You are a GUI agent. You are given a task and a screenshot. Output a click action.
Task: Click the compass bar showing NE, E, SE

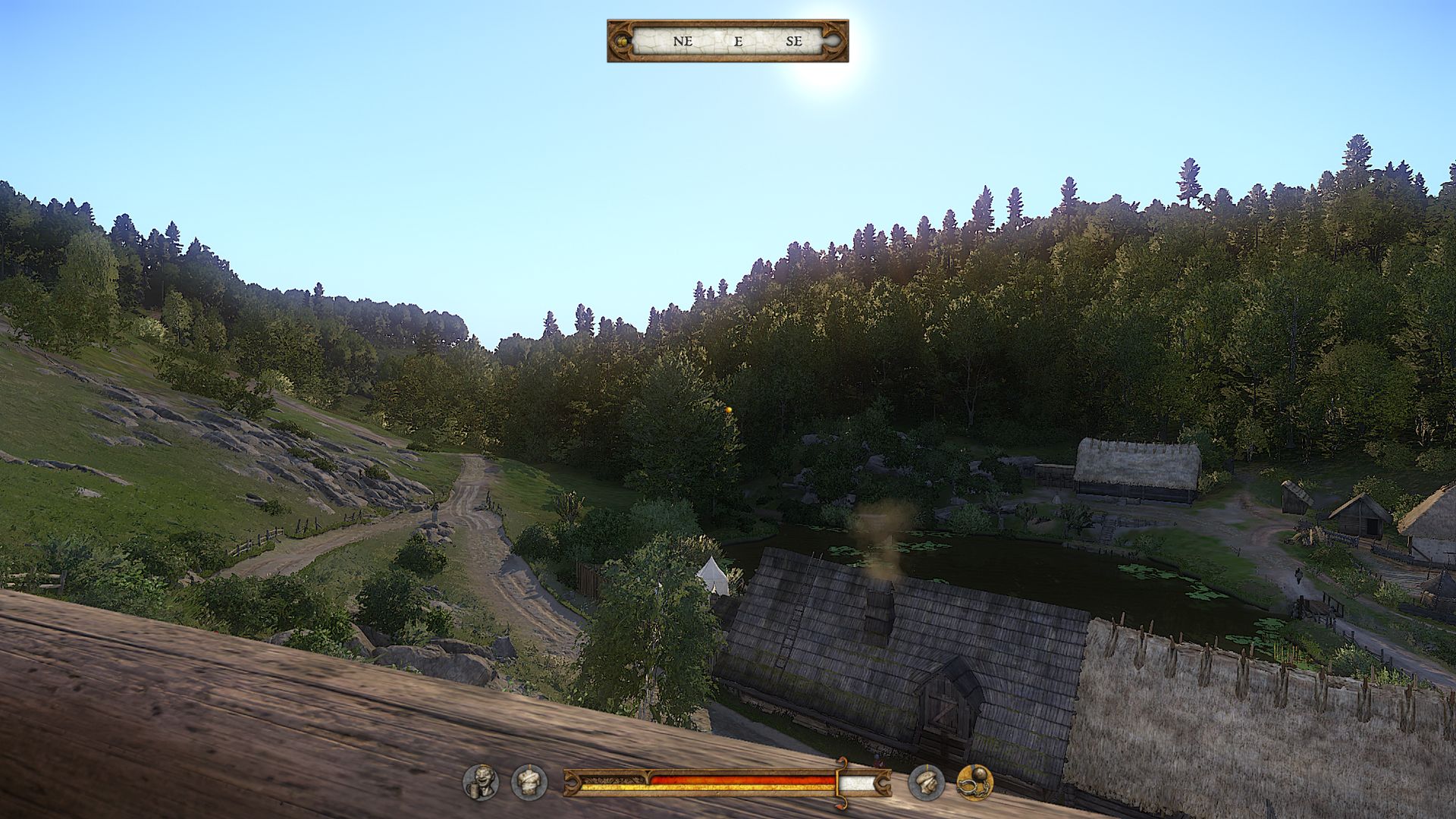728,41
